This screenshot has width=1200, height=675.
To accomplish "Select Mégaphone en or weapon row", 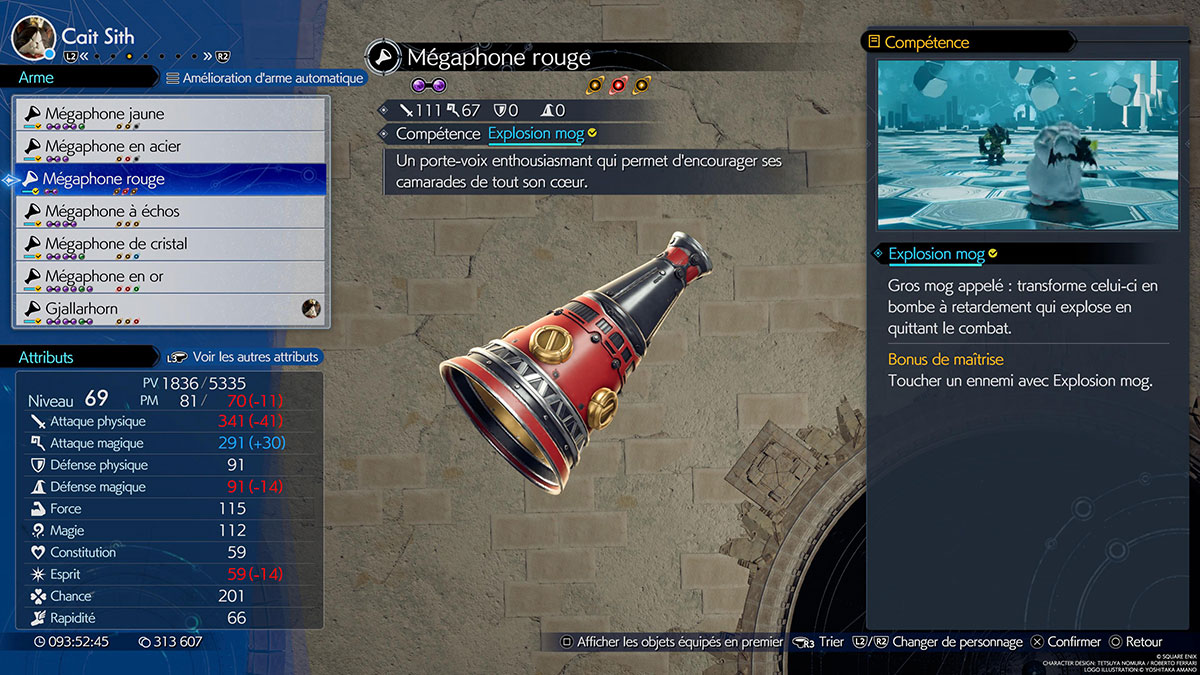I will point(170,276).
